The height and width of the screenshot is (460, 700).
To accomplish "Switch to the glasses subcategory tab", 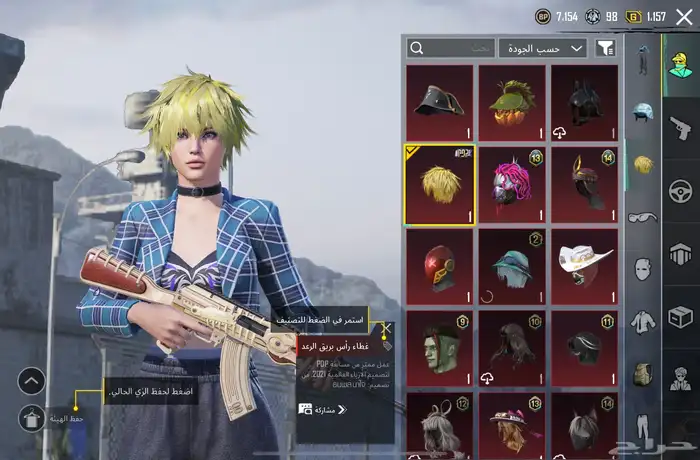I will pyautogui.click(x=642, y=217).
